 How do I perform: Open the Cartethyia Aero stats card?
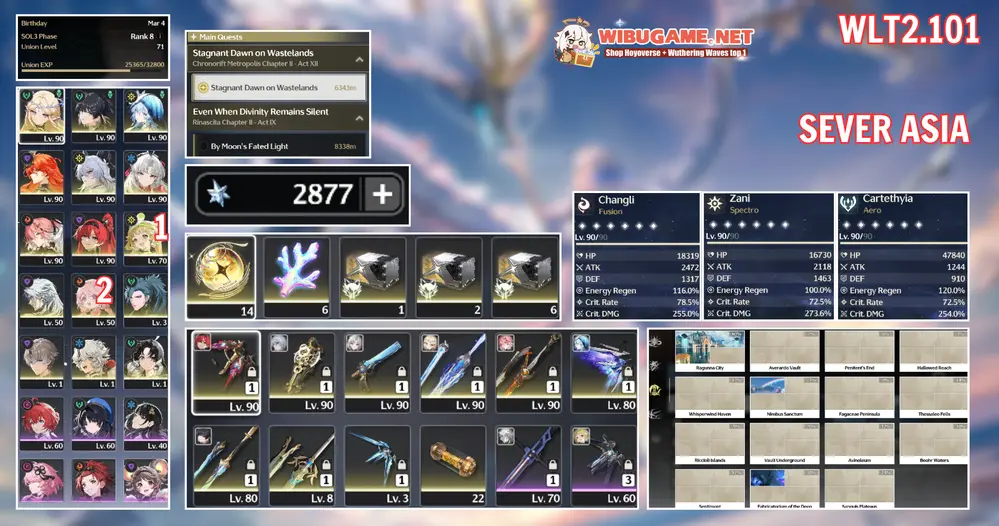pos(902,256)
